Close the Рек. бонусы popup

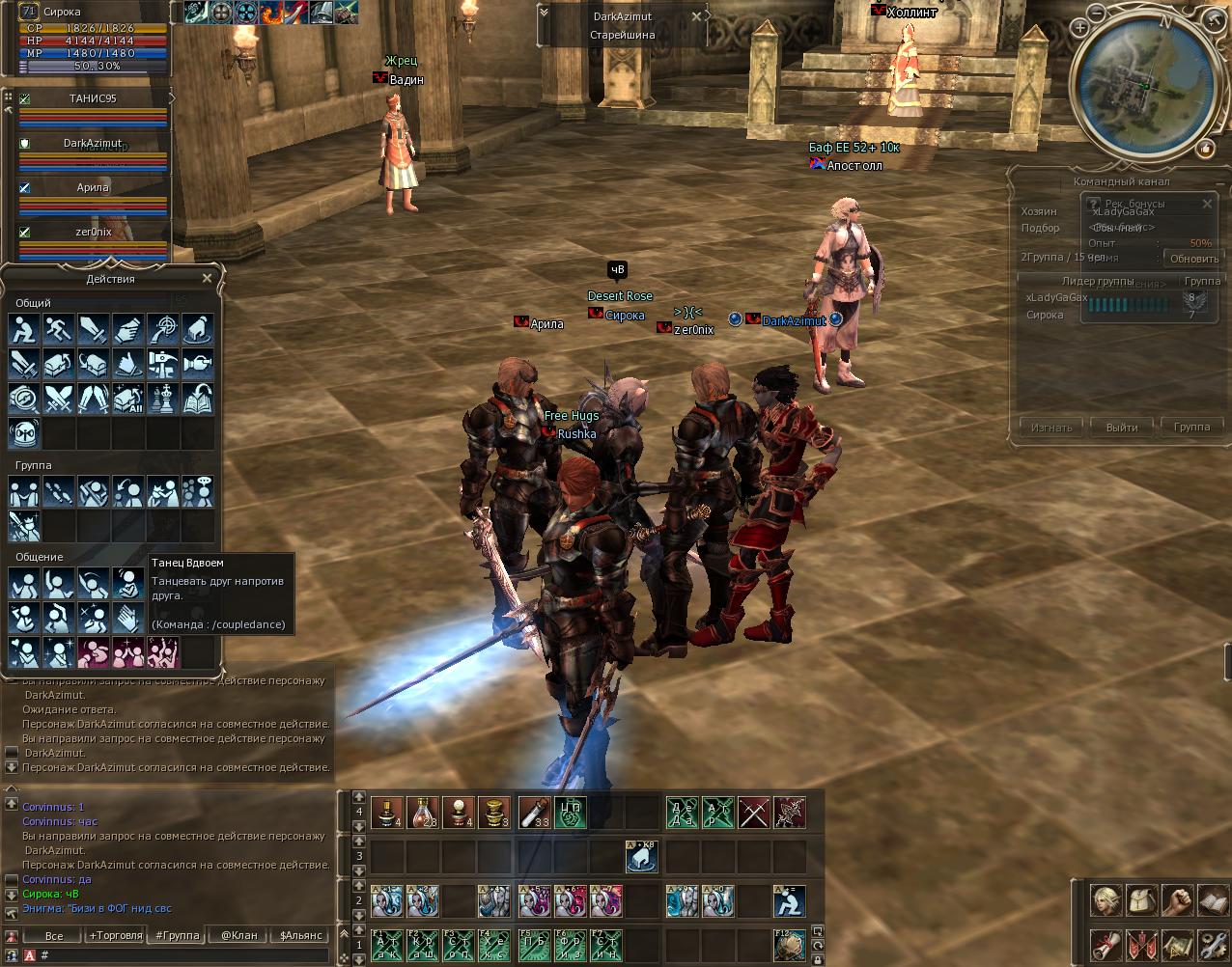(x=1207, y=204)
